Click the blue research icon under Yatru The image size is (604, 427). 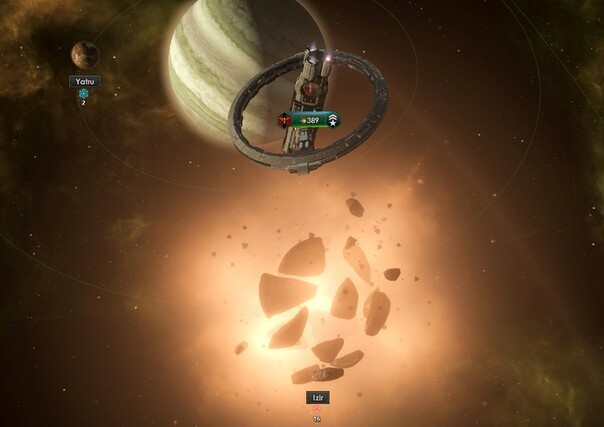coord(84,93)
